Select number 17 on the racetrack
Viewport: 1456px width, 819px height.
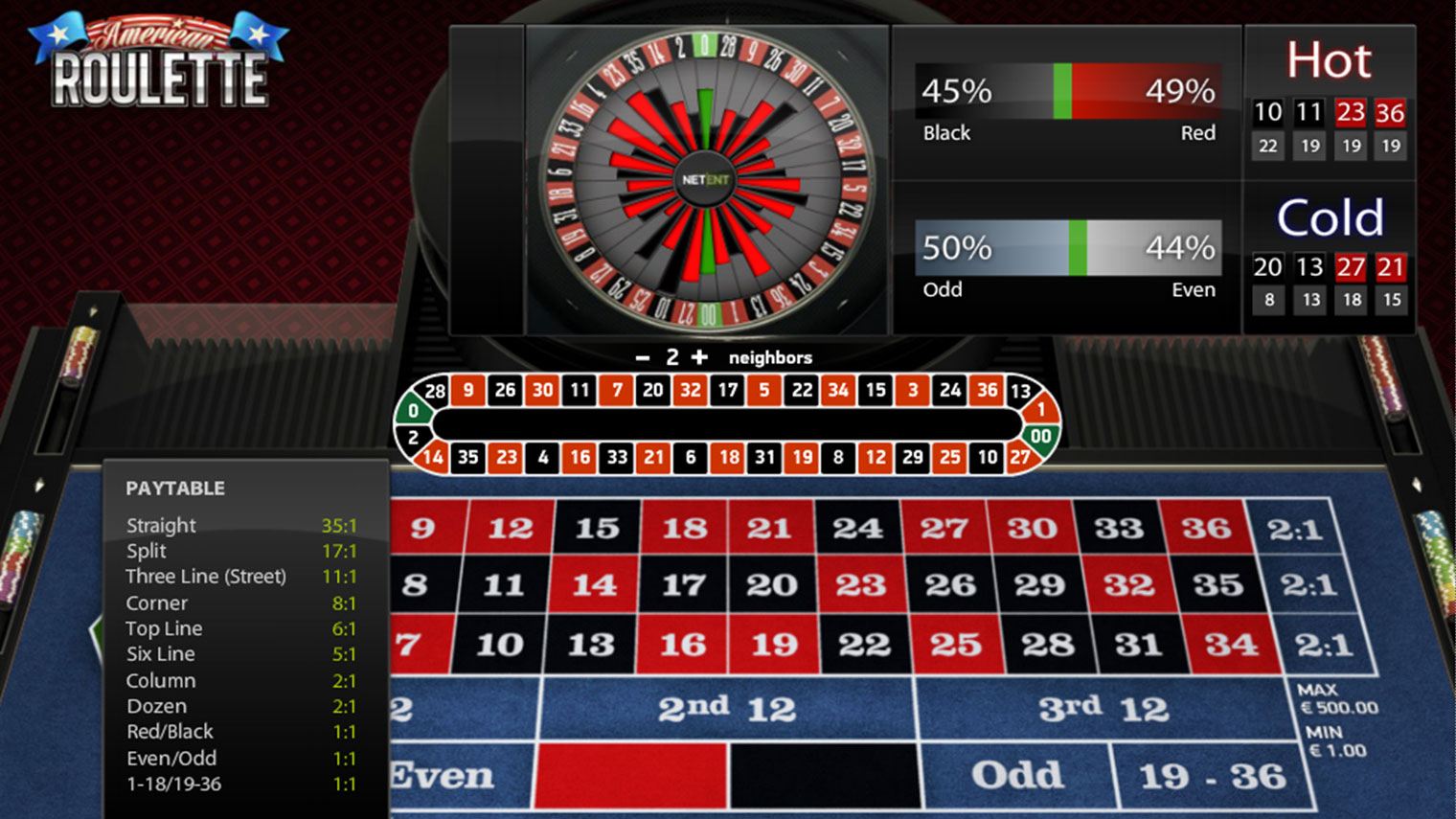(x=726, y=390)
